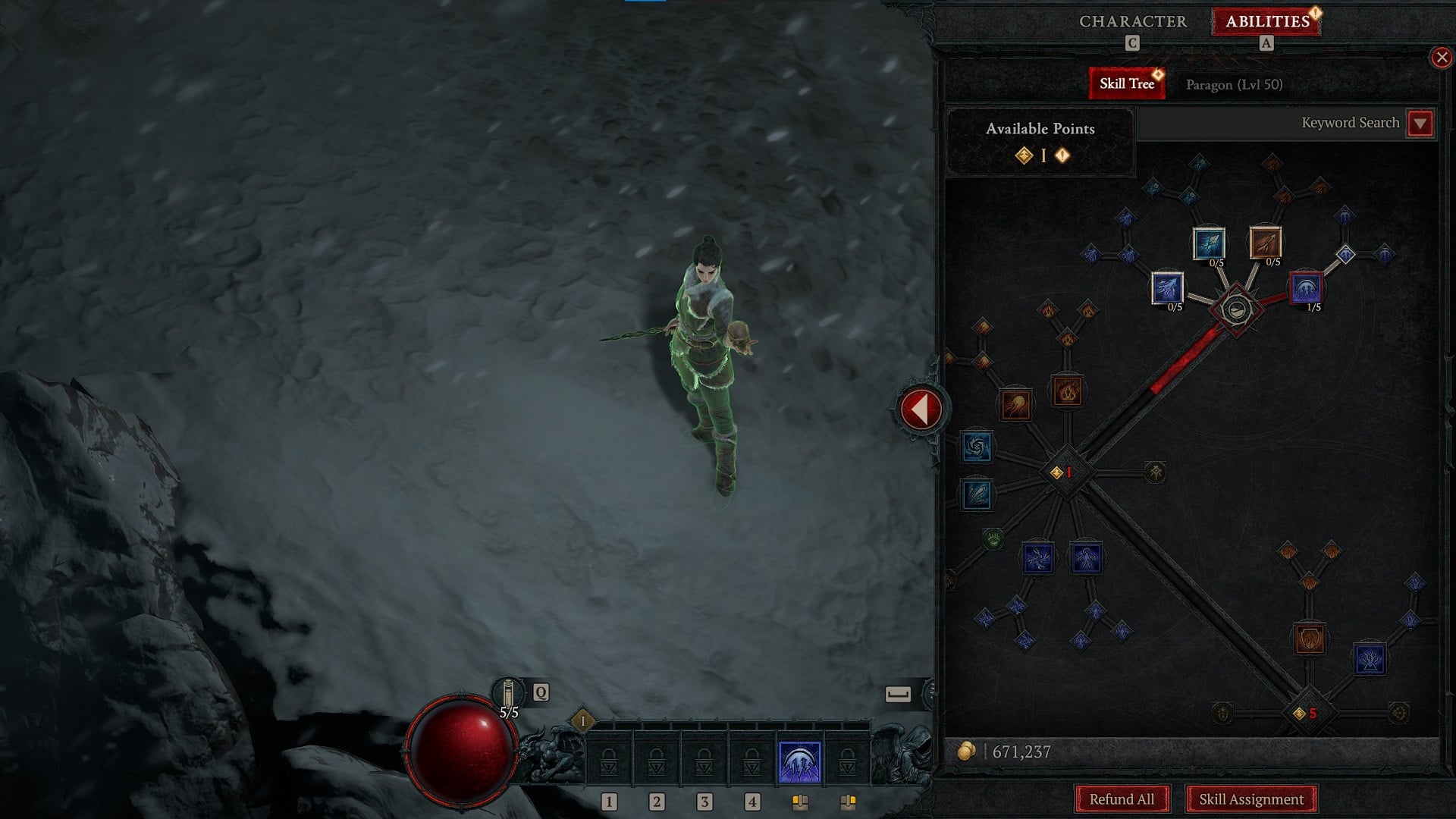
Task: Open the Keyword Search dropdown
Action: 1420,123
